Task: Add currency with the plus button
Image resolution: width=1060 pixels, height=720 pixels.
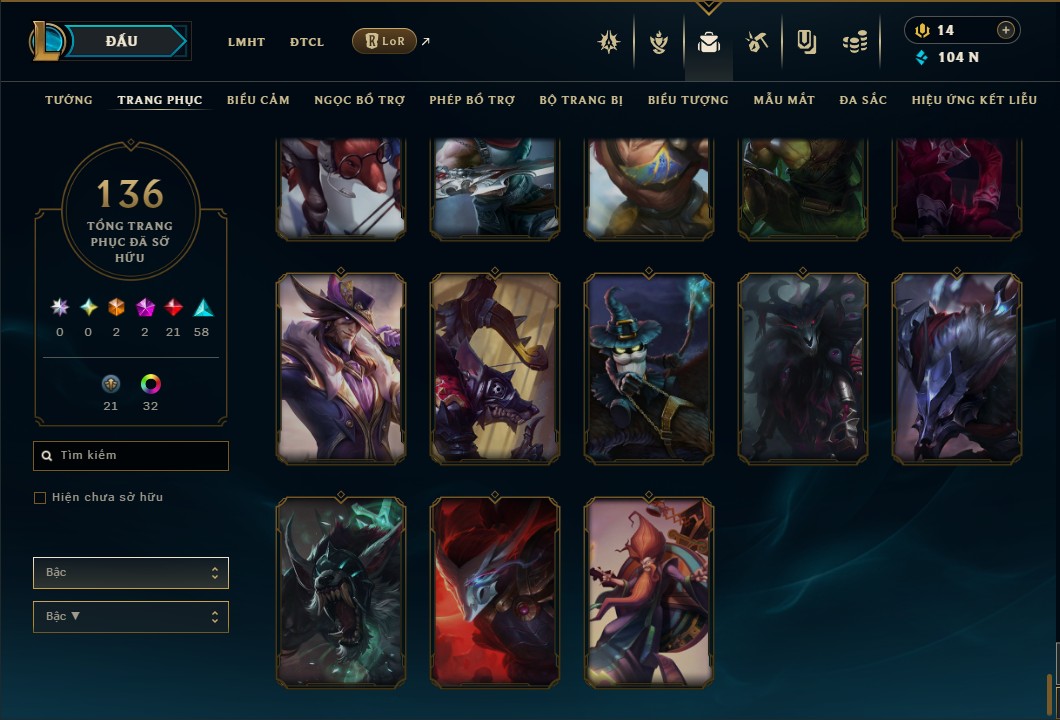Action: point(1006,30)
